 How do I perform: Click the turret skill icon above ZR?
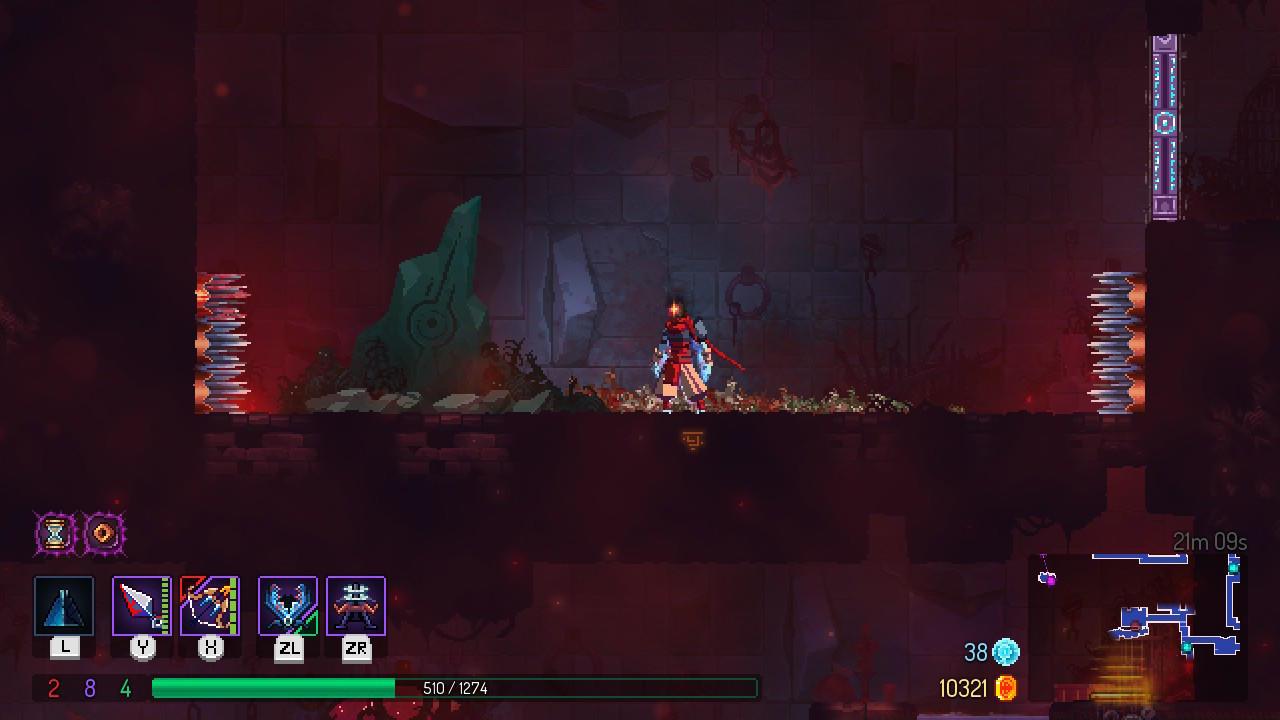(356, 604)
